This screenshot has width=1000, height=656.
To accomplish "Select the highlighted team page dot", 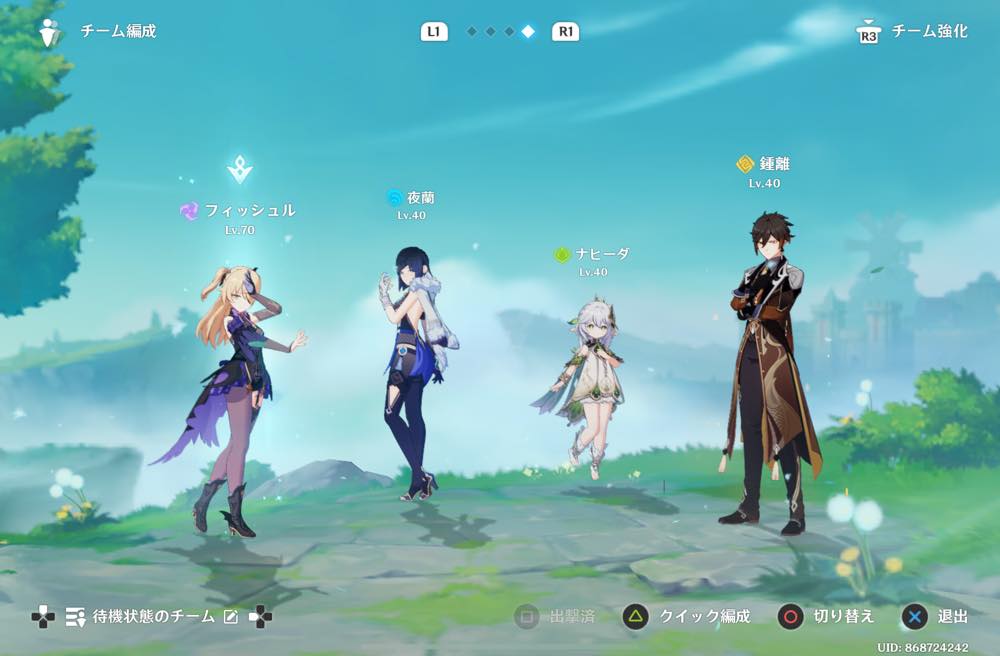I will [528, 32].
